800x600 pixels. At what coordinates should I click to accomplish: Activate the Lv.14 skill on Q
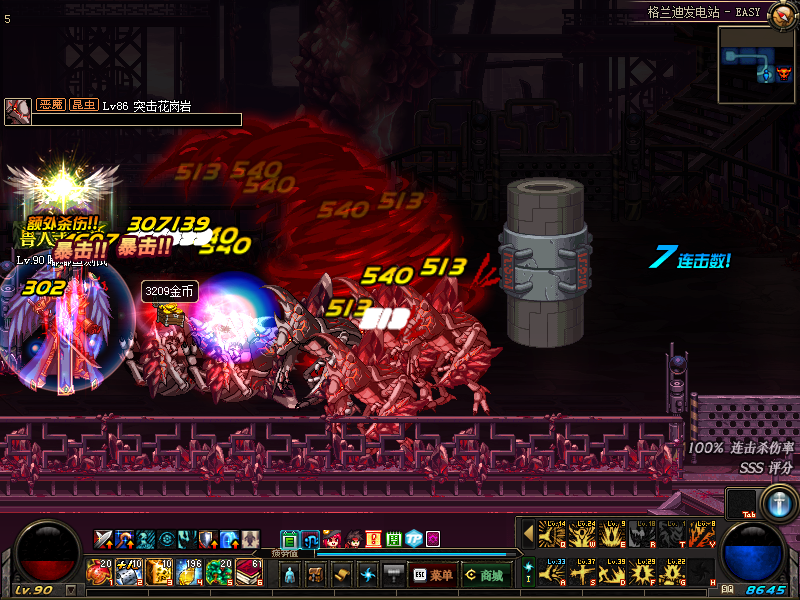coord(553,534)
